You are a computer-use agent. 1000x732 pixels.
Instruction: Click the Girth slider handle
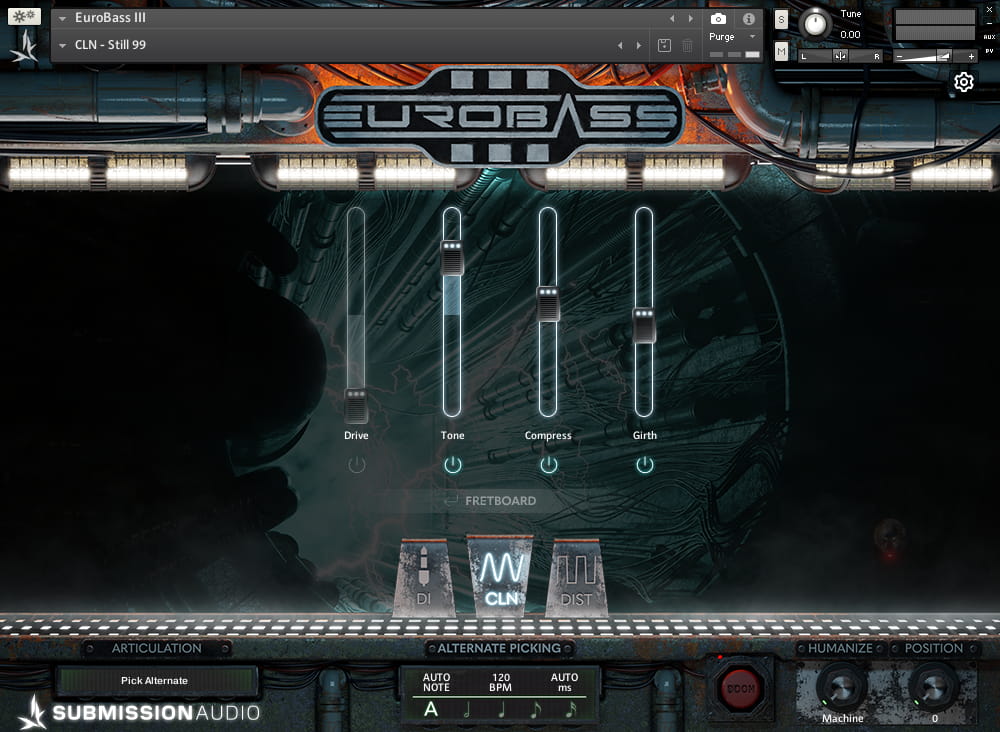[x=644, y=326]
